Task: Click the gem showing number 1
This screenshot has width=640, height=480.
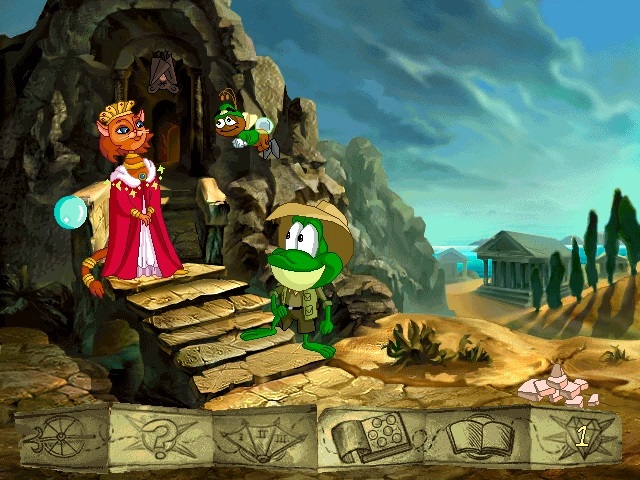Action: (x=580, y=436)
